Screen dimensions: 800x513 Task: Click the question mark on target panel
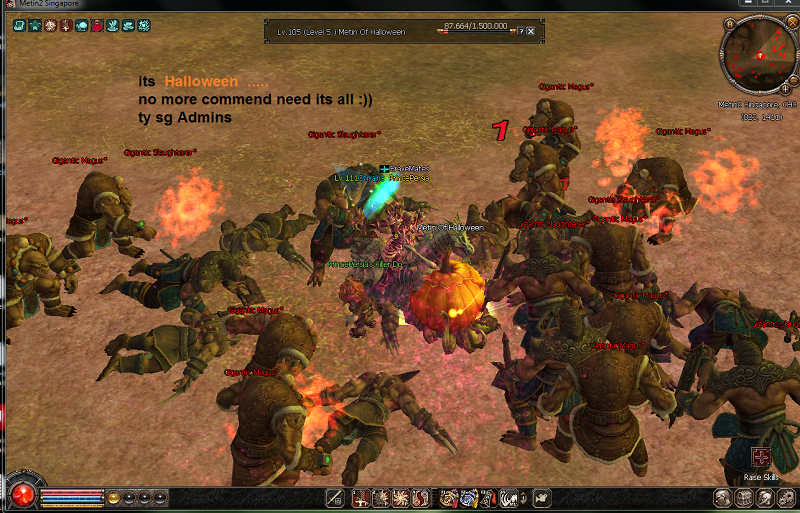coord(521,31)
